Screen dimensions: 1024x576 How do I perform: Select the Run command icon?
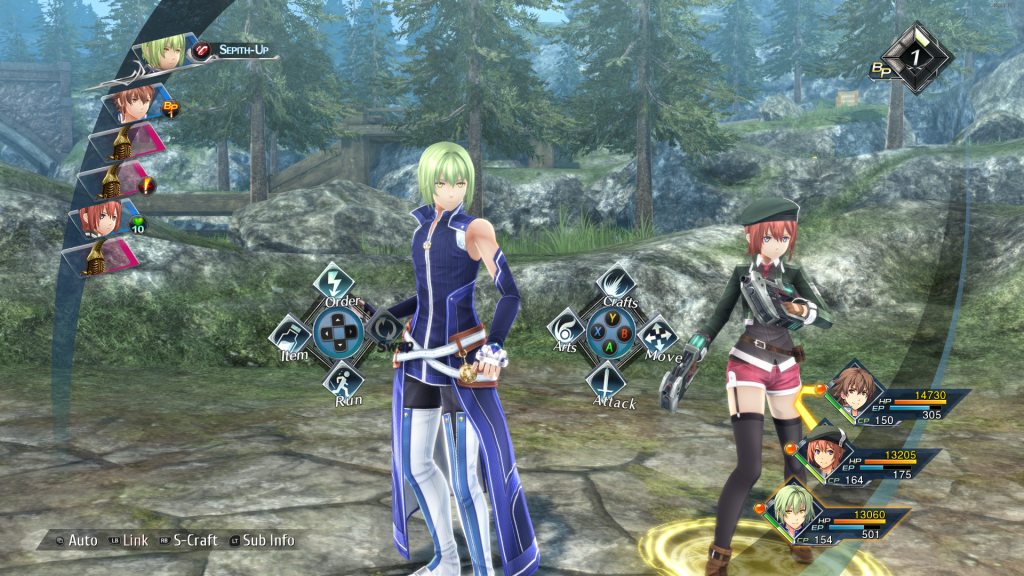[342, 380]
